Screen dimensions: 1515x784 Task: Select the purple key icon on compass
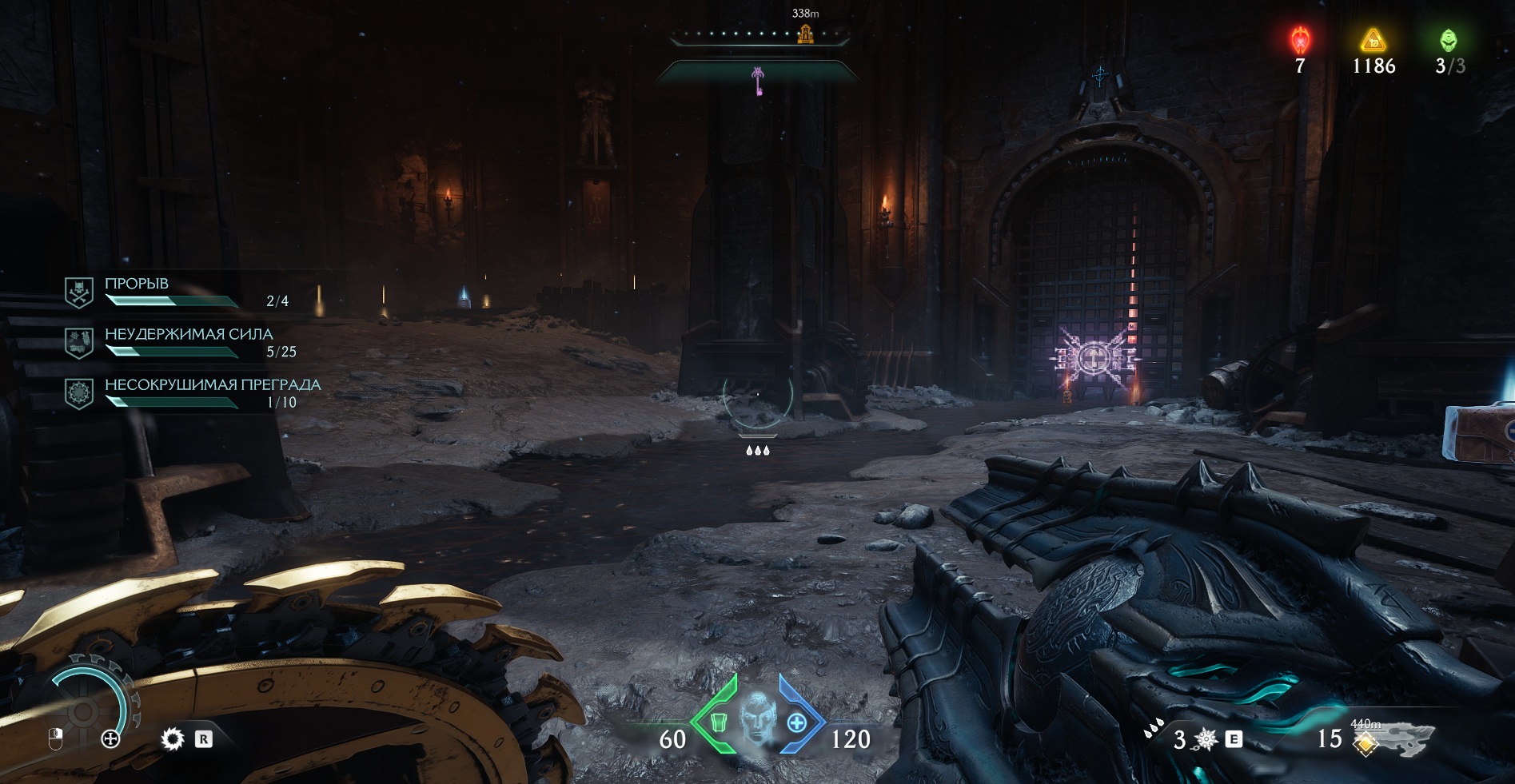(x=758, y=80)
